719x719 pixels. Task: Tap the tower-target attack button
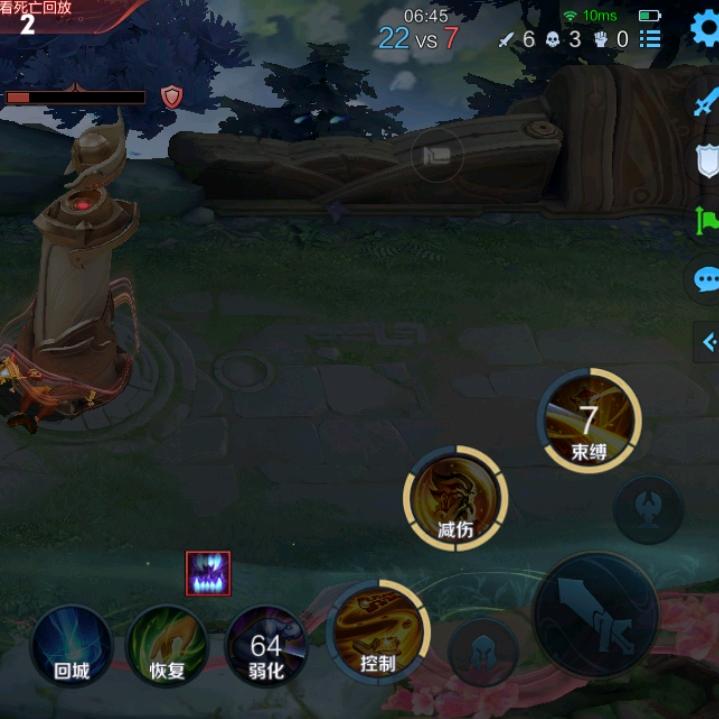point(647,509)
